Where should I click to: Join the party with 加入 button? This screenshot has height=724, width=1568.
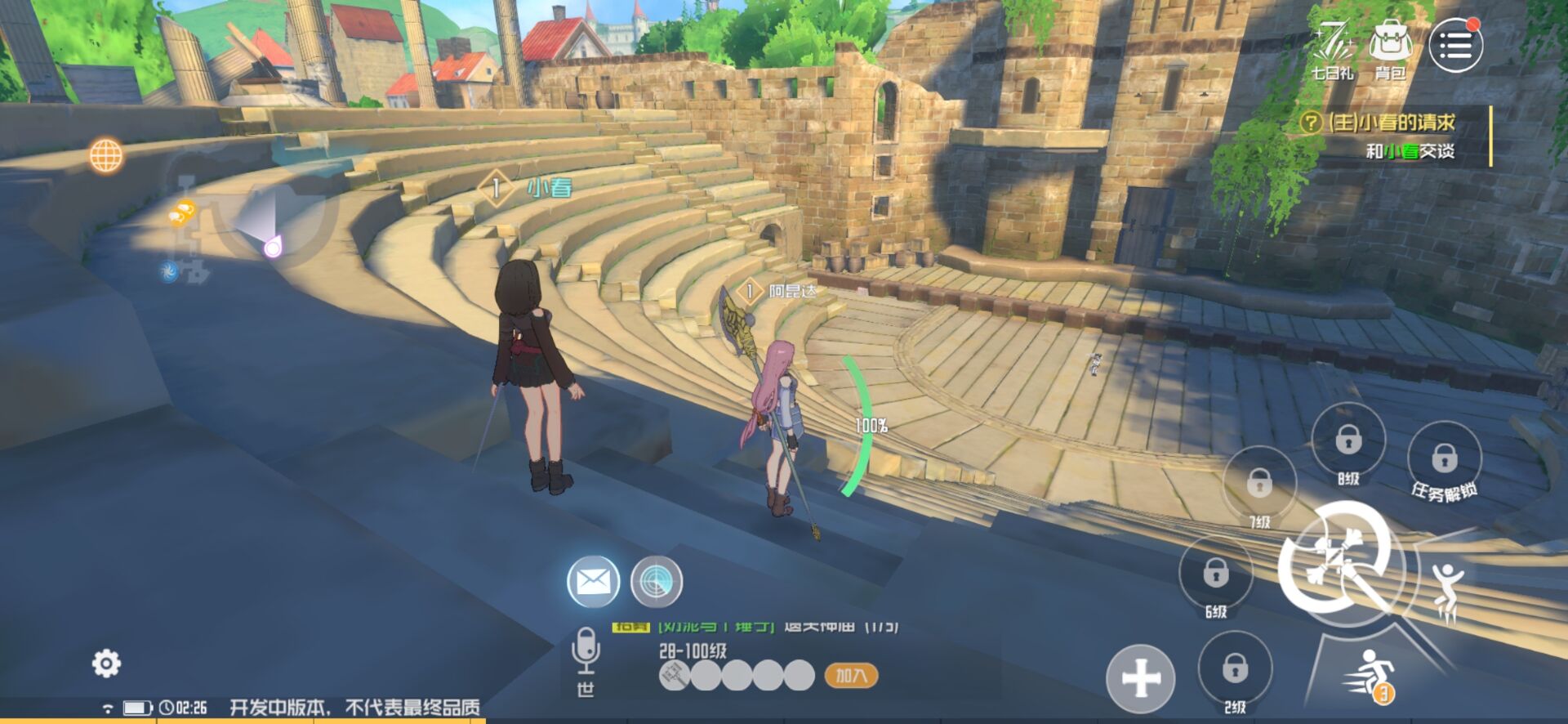pyautogui.click(x=851, y=676)
